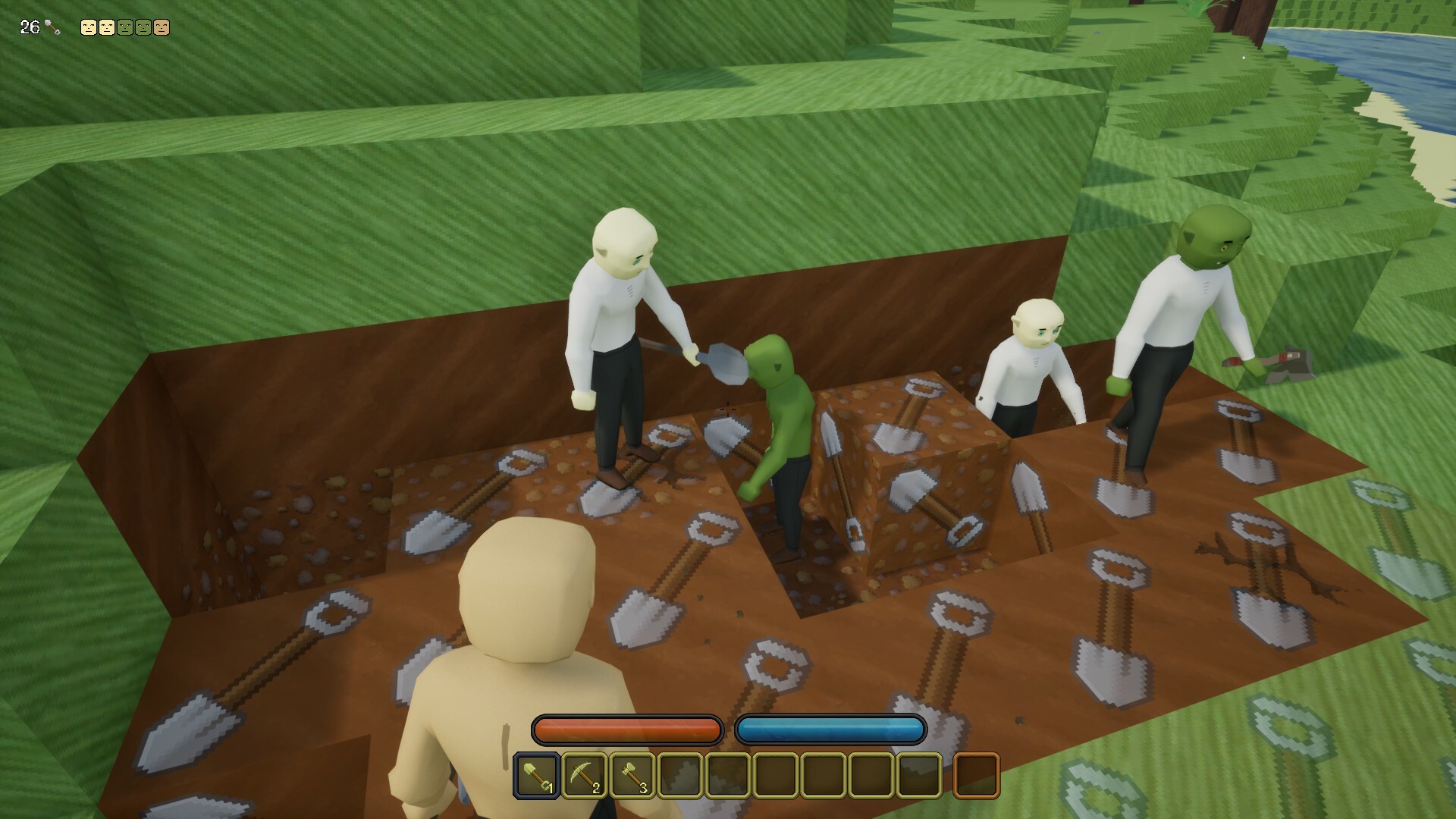The width and height of the screenshot is (1456, 819).
Task: Click the shovel icon beside the 26 counter
Action: coord(52,27)
